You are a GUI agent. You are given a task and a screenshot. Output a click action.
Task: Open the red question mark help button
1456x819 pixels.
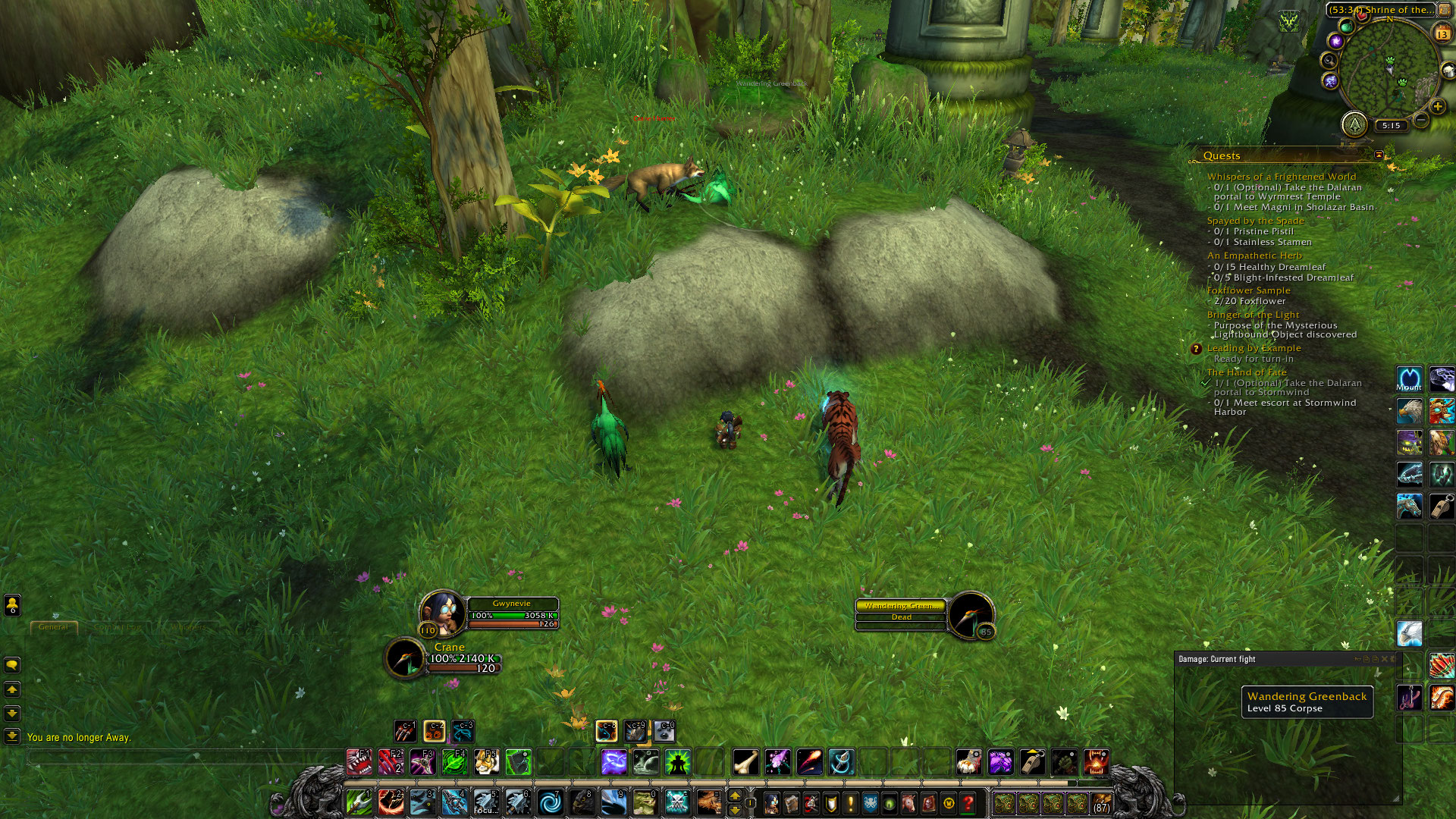pos(968,802)
